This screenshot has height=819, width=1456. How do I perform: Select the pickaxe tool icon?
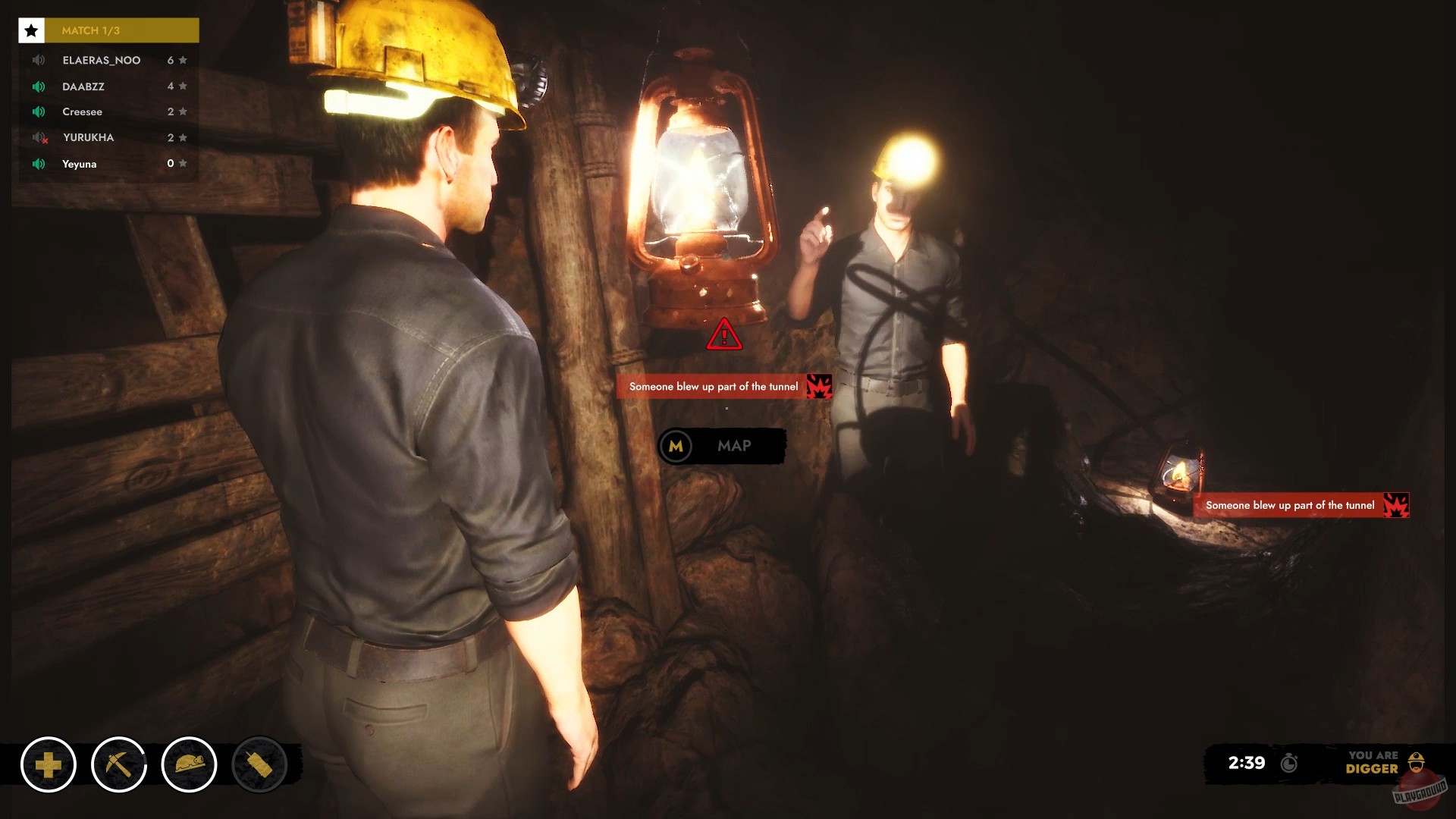118,765
